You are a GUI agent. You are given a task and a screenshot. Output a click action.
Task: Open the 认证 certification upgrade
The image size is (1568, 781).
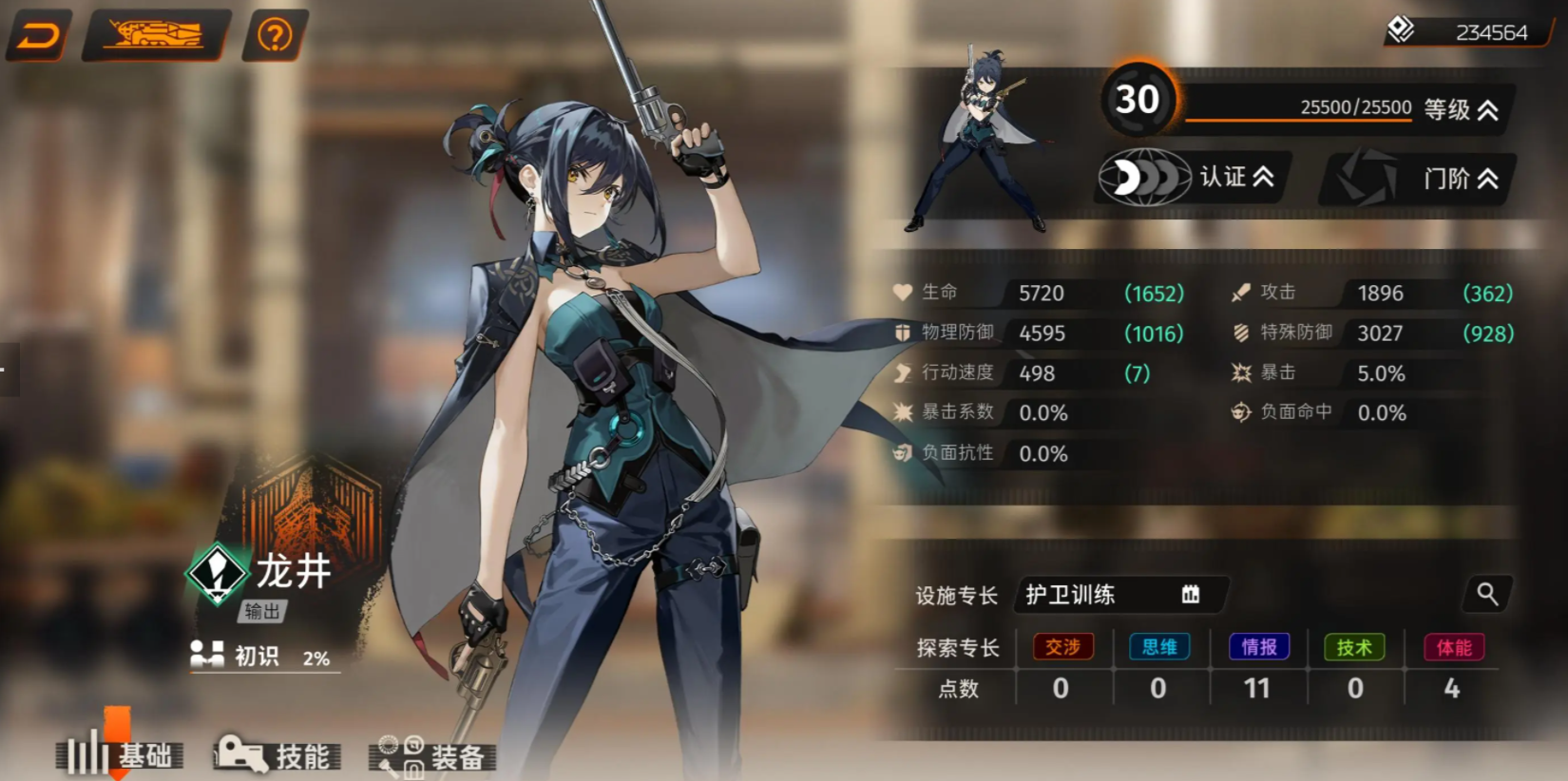1193,177
